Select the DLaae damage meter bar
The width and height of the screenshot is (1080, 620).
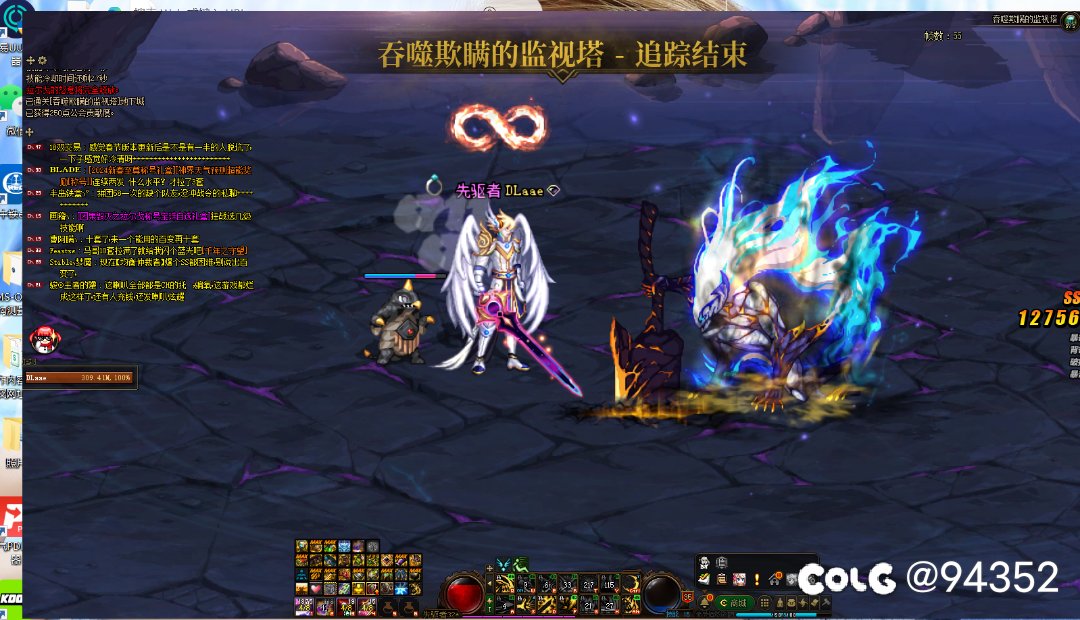click(x=80, y=378)
